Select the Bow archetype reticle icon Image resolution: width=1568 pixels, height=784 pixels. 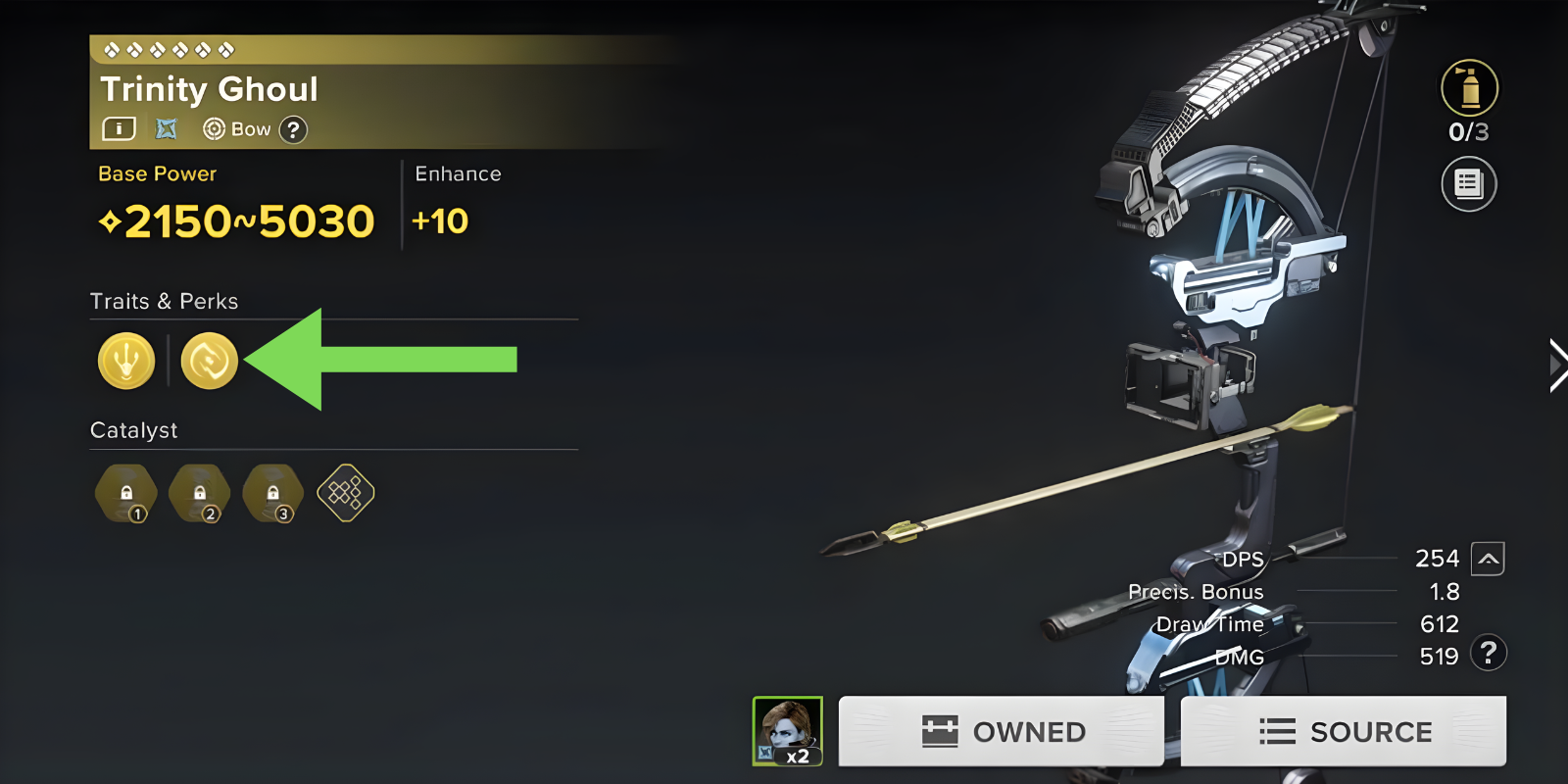213,128
